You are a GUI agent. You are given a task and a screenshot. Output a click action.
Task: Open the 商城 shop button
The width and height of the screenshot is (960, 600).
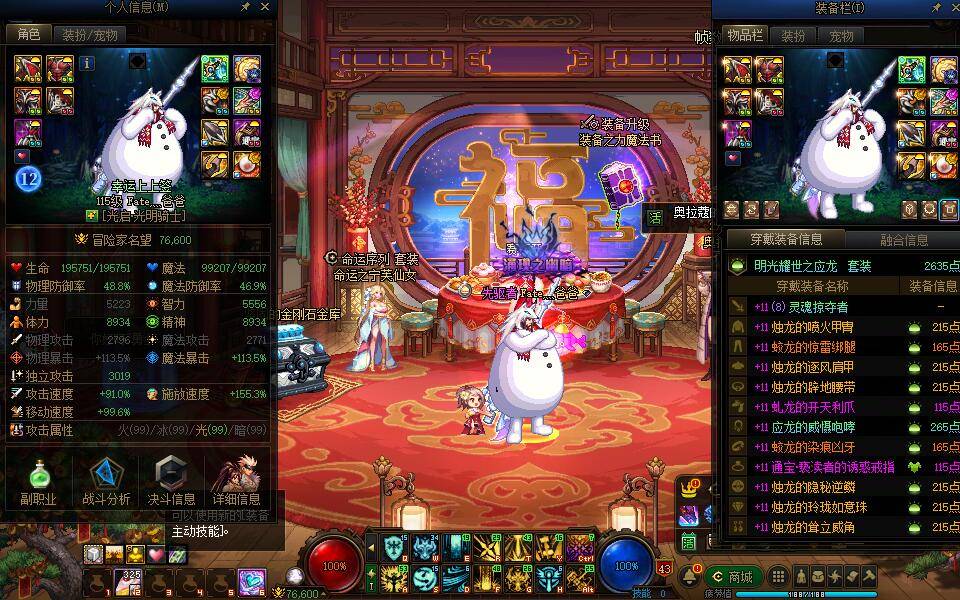tap(733, 577)
